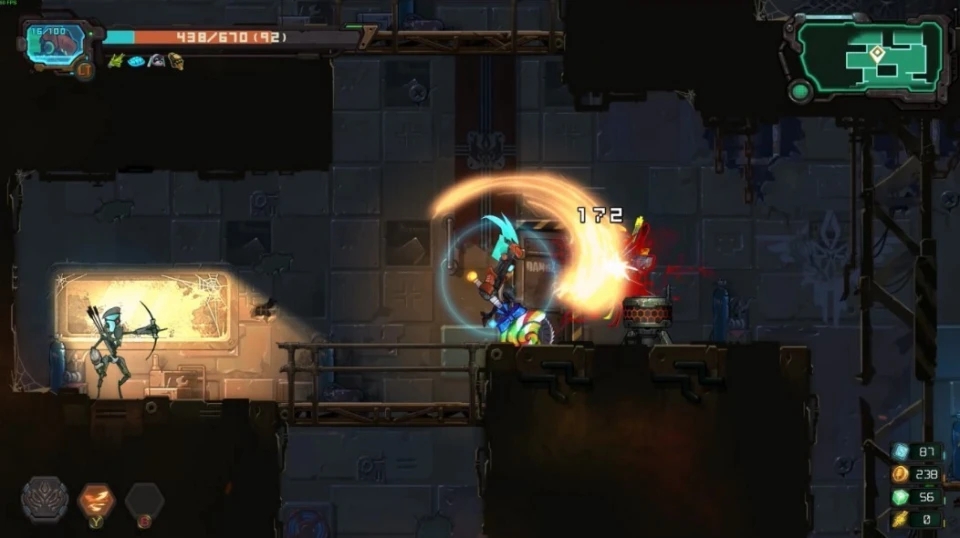Click the yellow key item icon
The image size is (960, 538).
(x=900, y=519)
